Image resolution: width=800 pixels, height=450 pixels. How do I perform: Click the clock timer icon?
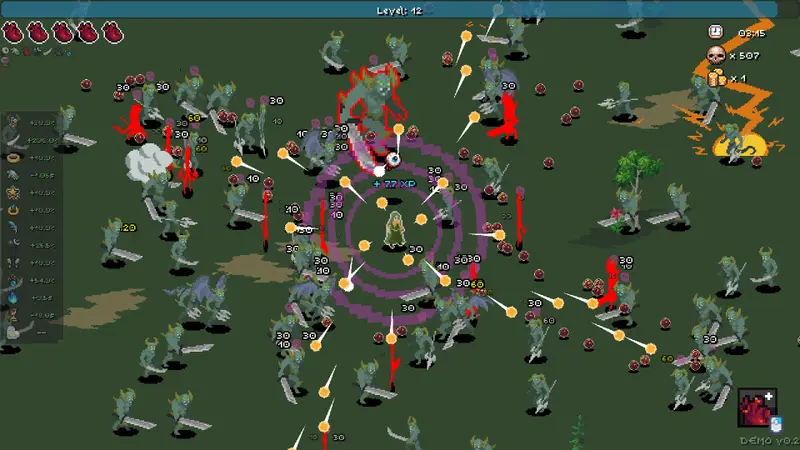(716, 32)
